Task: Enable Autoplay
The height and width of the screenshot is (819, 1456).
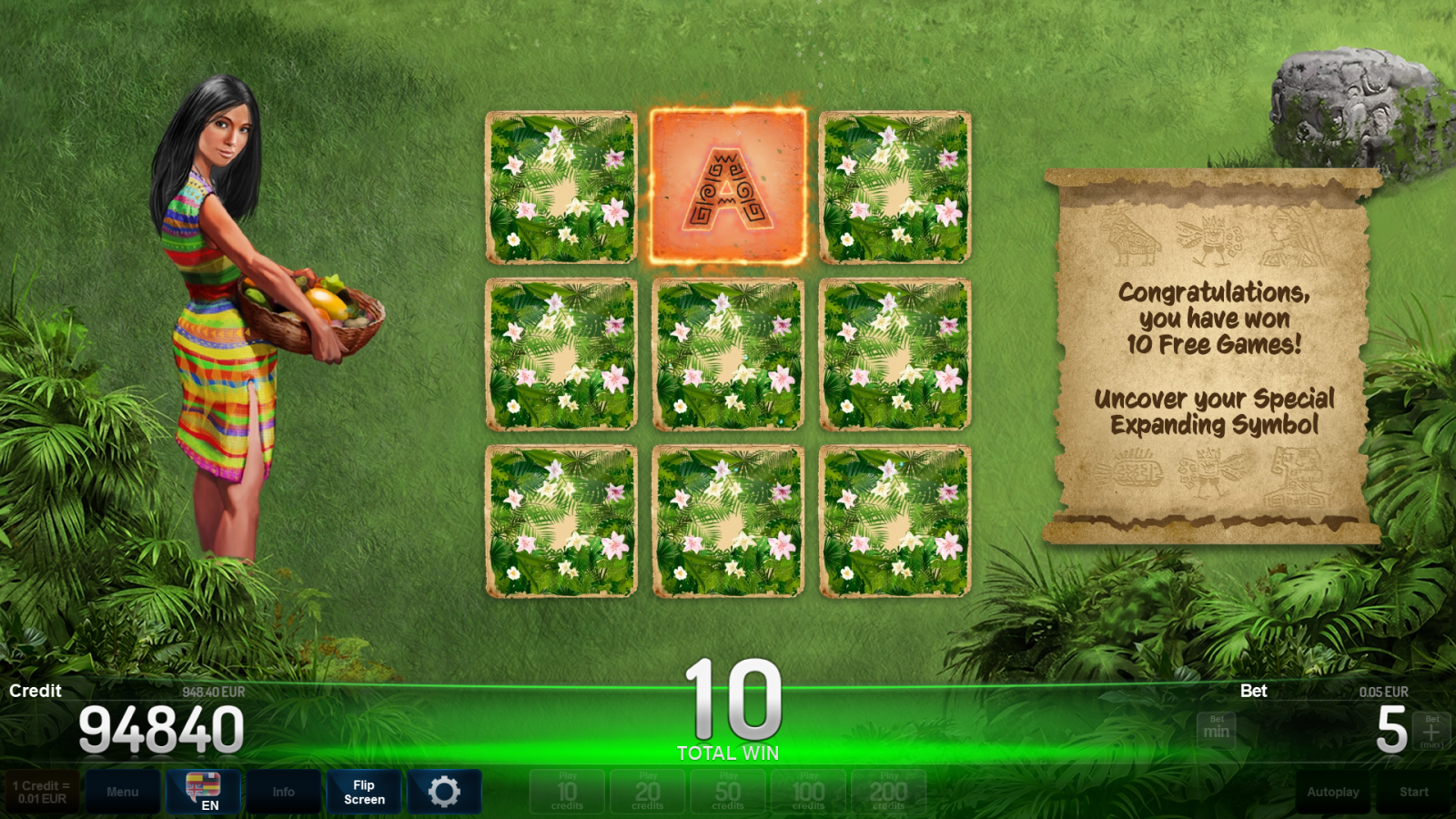Action: coord(1333,792)
